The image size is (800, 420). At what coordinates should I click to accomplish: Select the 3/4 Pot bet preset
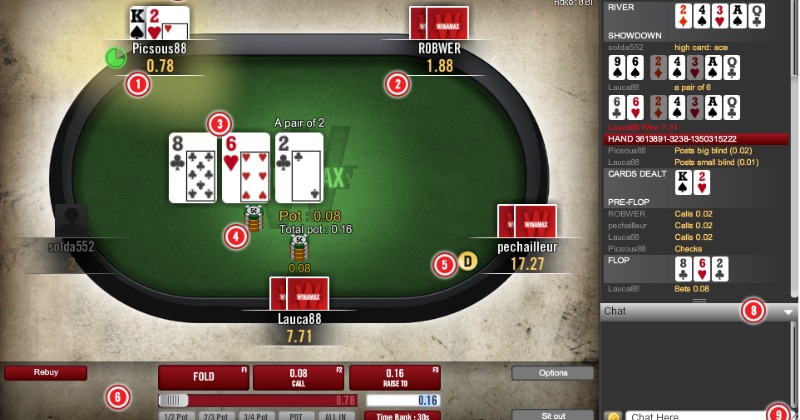click(256, 415)
